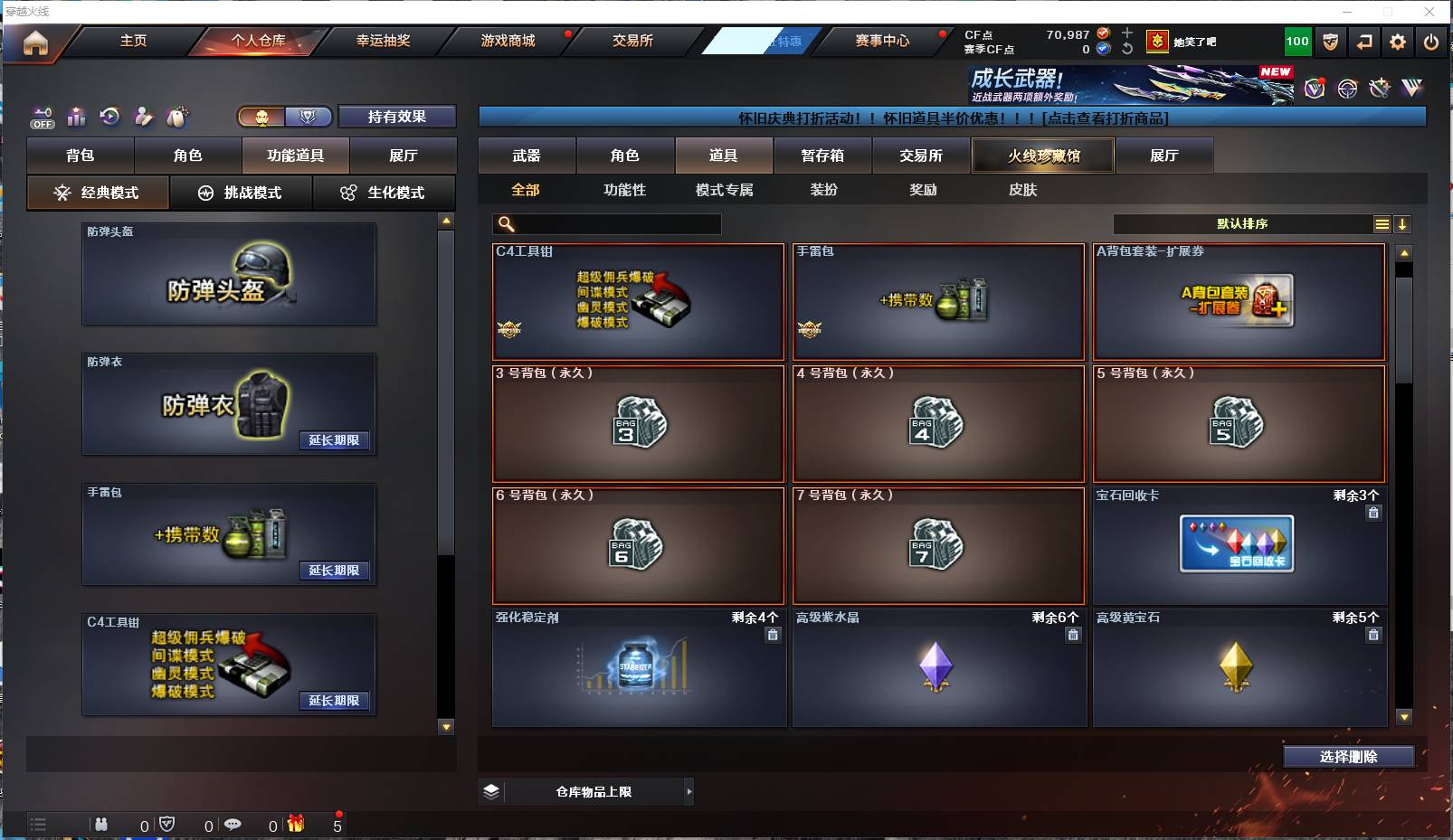Expand the 仓库物品上限 panel arrow
1453x840 pixels.
tap(689, 791)
